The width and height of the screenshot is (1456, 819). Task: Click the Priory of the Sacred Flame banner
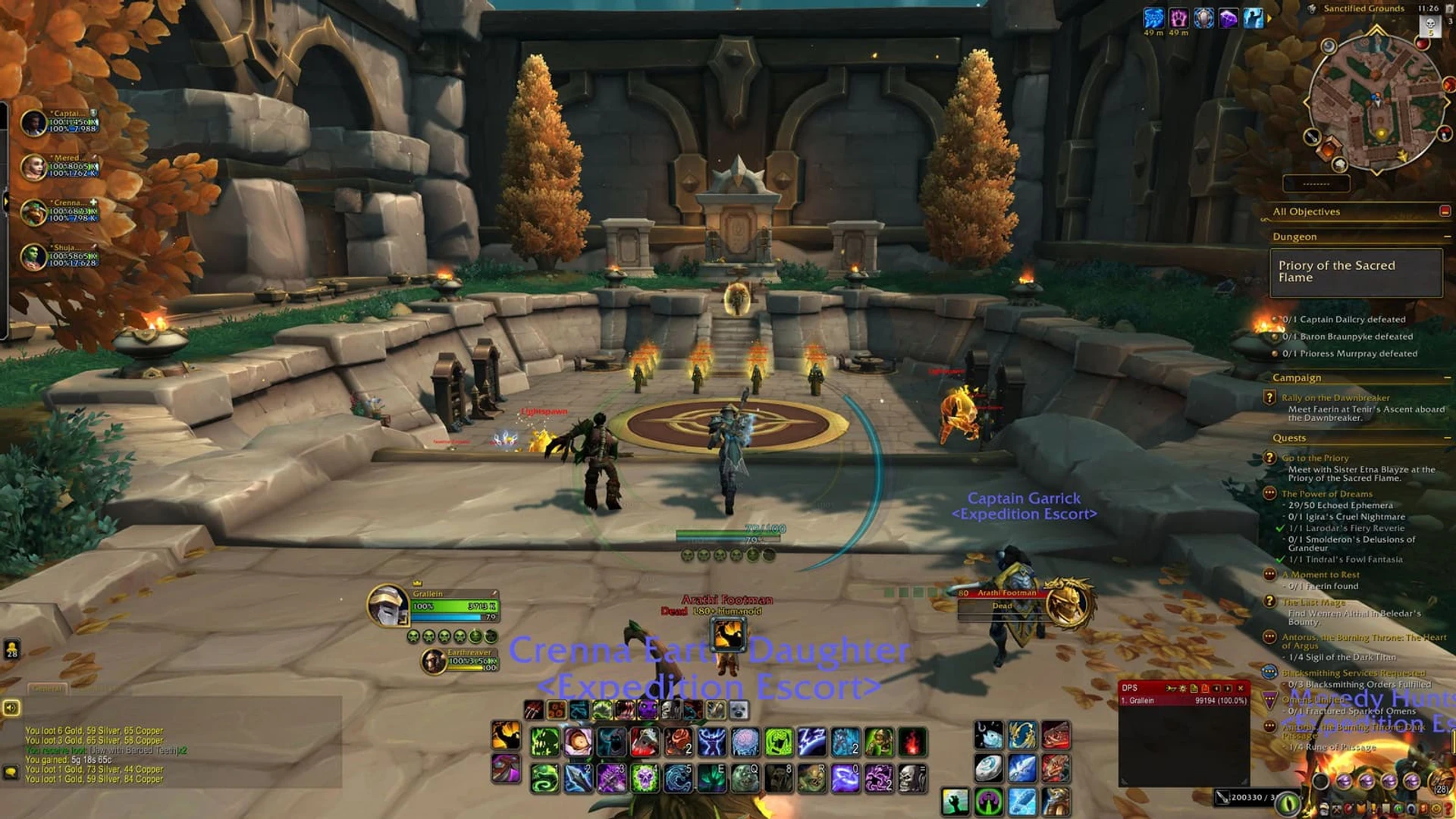1357,271
